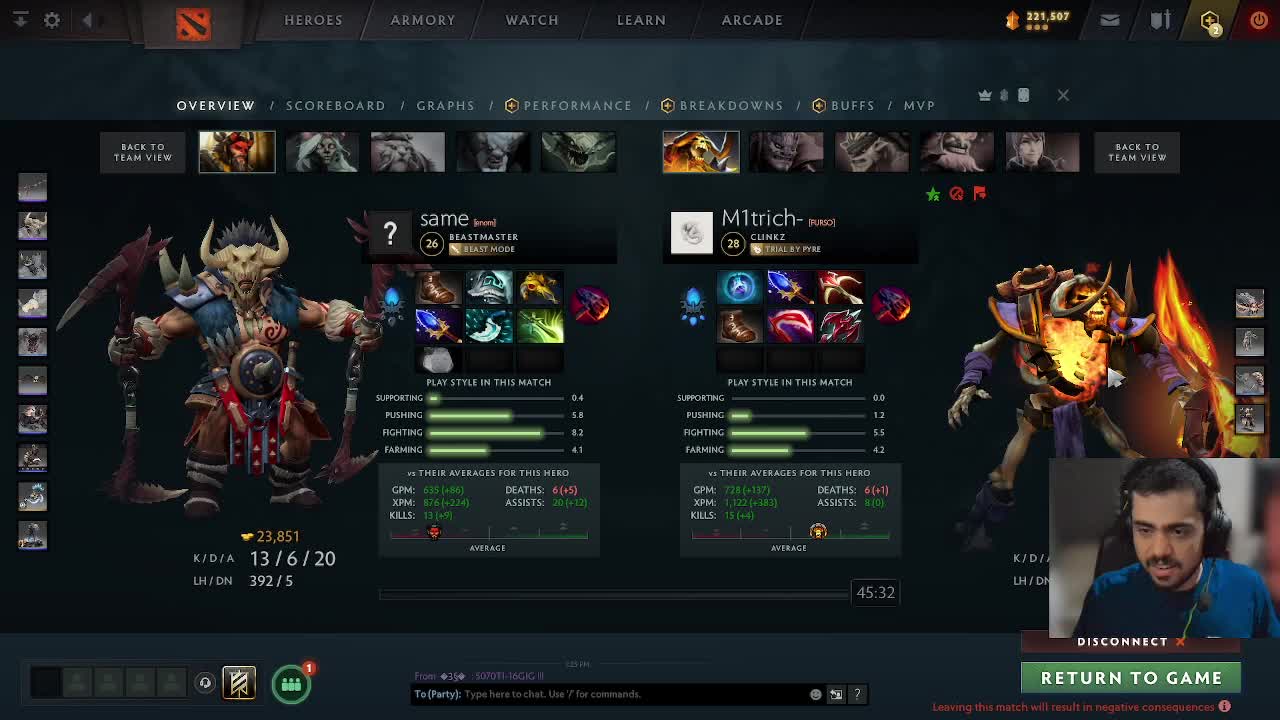
Task: Click Return to Game button
Action: (x=1131, y=678)
